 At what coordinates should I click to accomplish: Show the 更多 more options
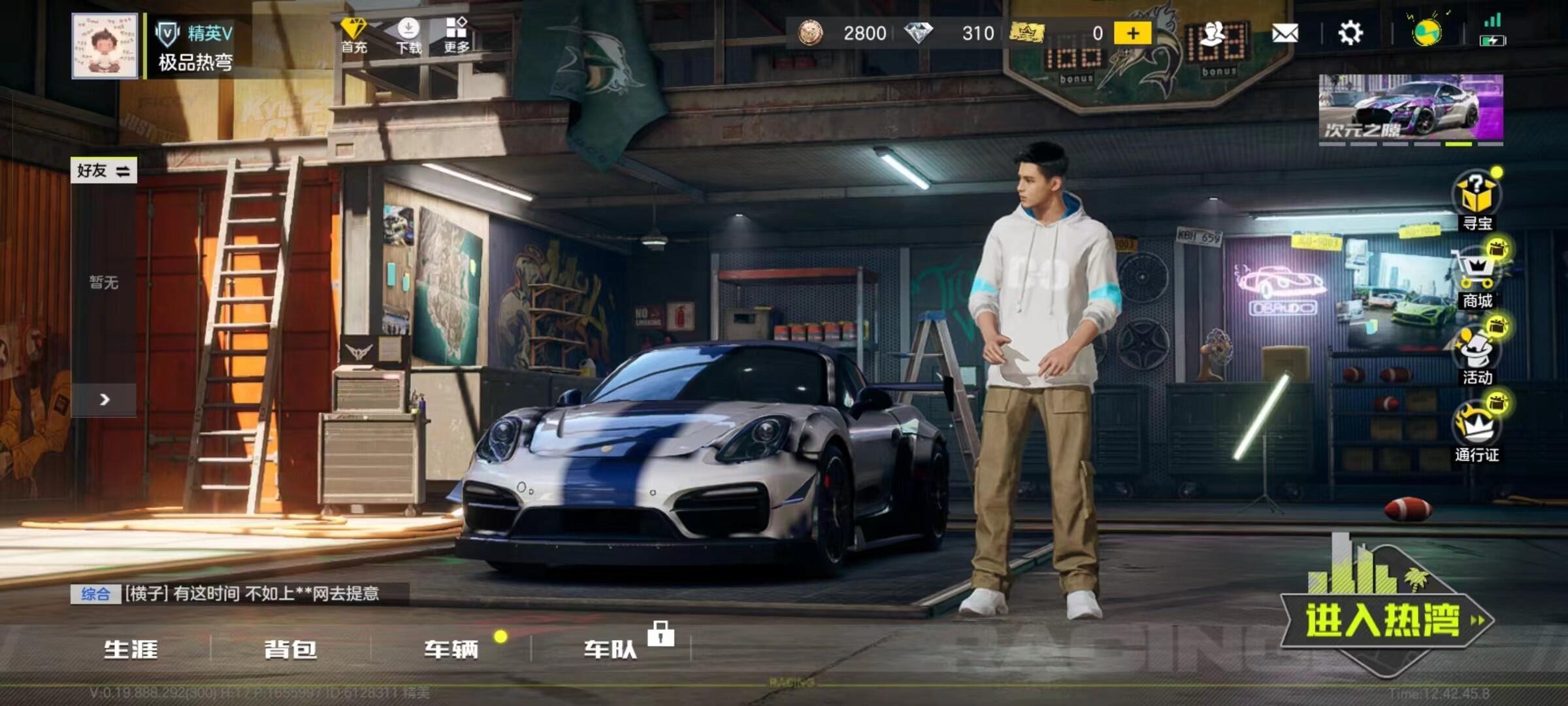[x=457, y=35]
